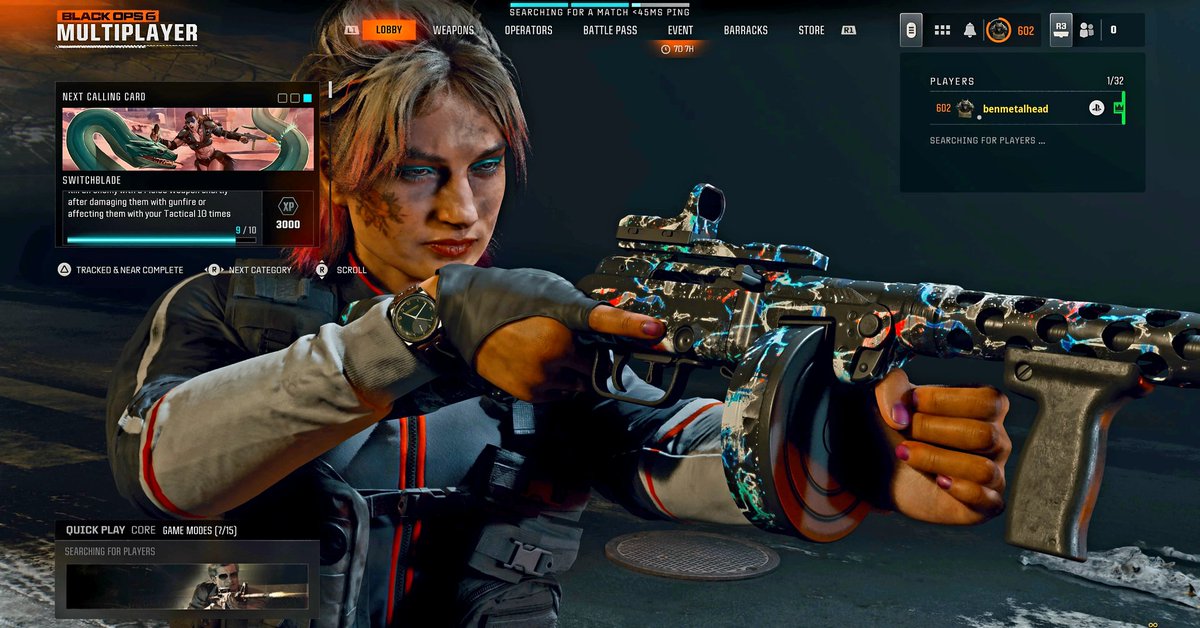Viewport: 1200px width, 628px height.
Task: Open the Quick Play searching-for-players tile
Action: (x=187, y=585)
